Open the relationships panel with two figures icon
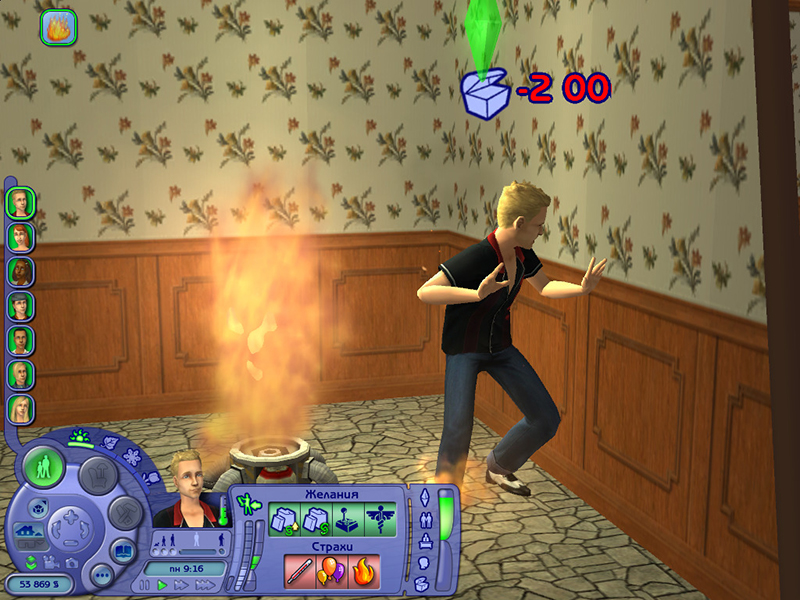Viewport: 800px width, 600px height. pos(424,519)
